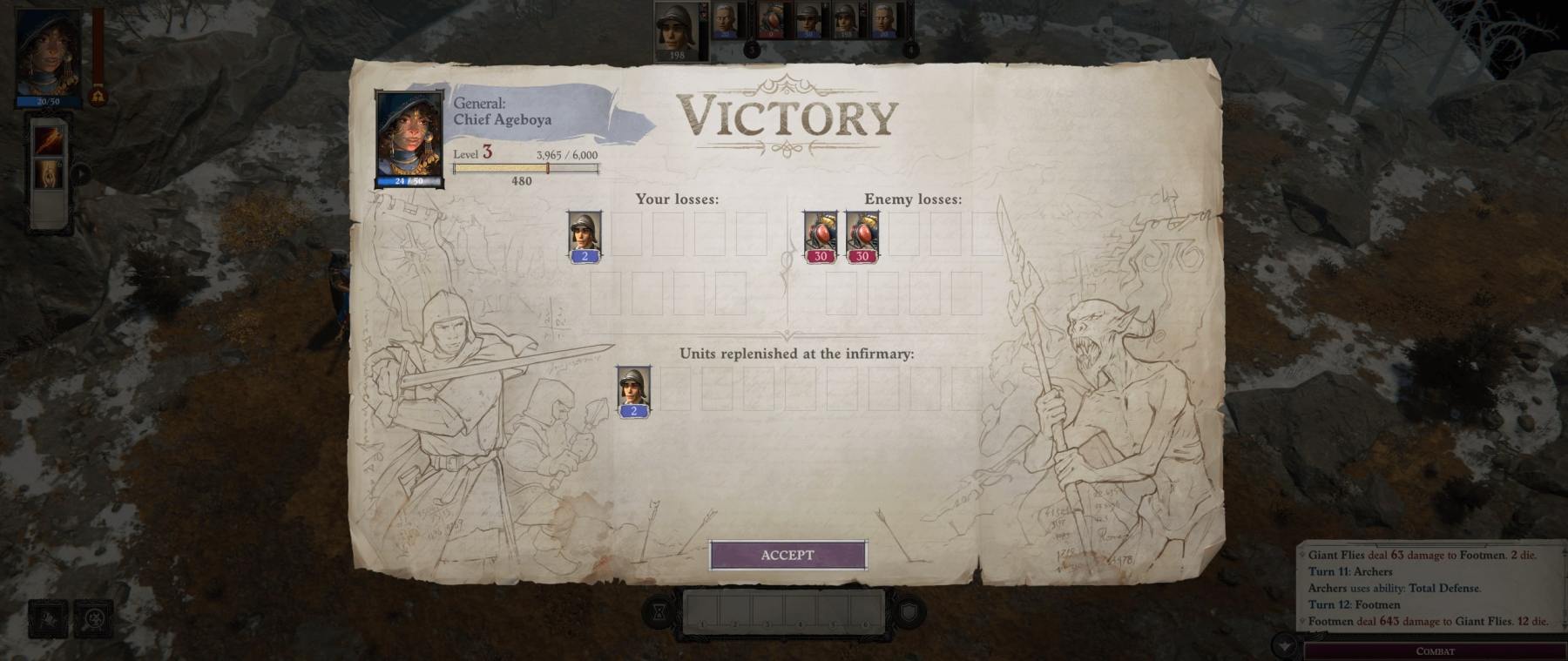Inspect the second giant fly enemy loss
Image resolution: width=1568 pixels, height=661 pixels.
pos(862,236)
